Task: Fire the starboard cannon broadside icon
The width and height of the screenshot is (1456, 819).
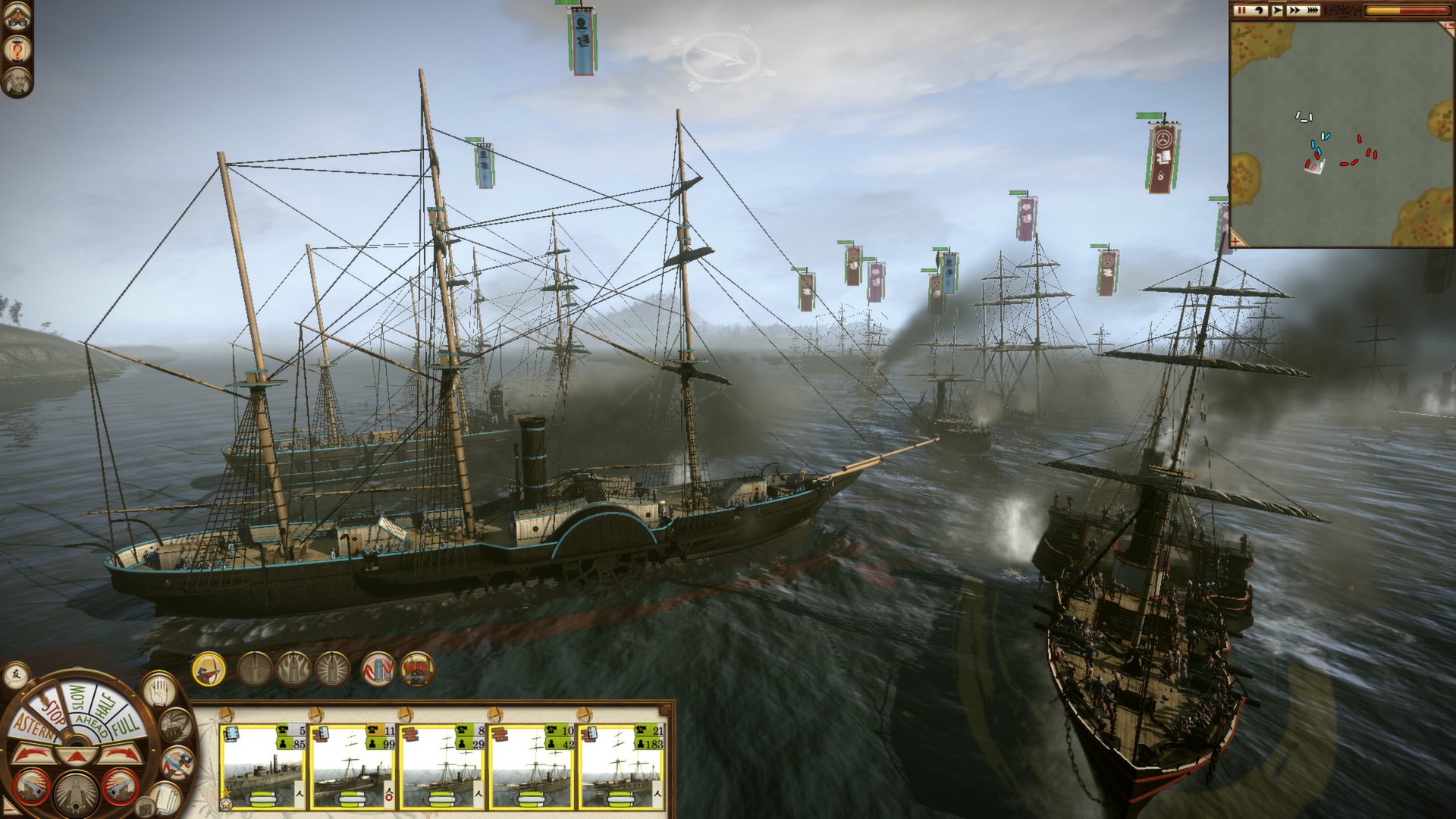Action: 118,788
